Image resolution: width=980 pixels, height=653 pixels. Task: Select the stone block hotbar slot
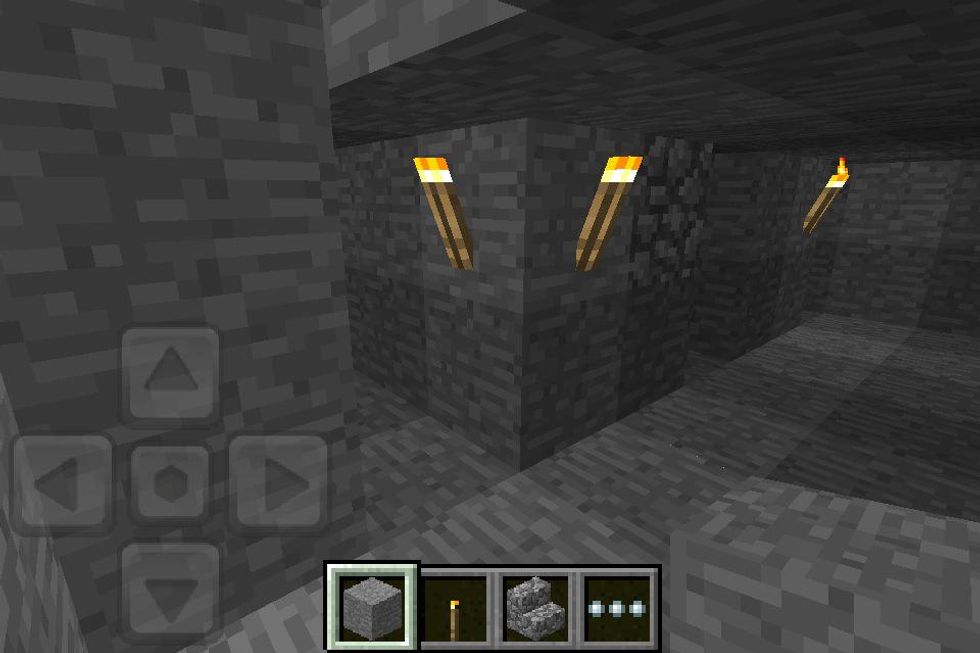[373, 606]
